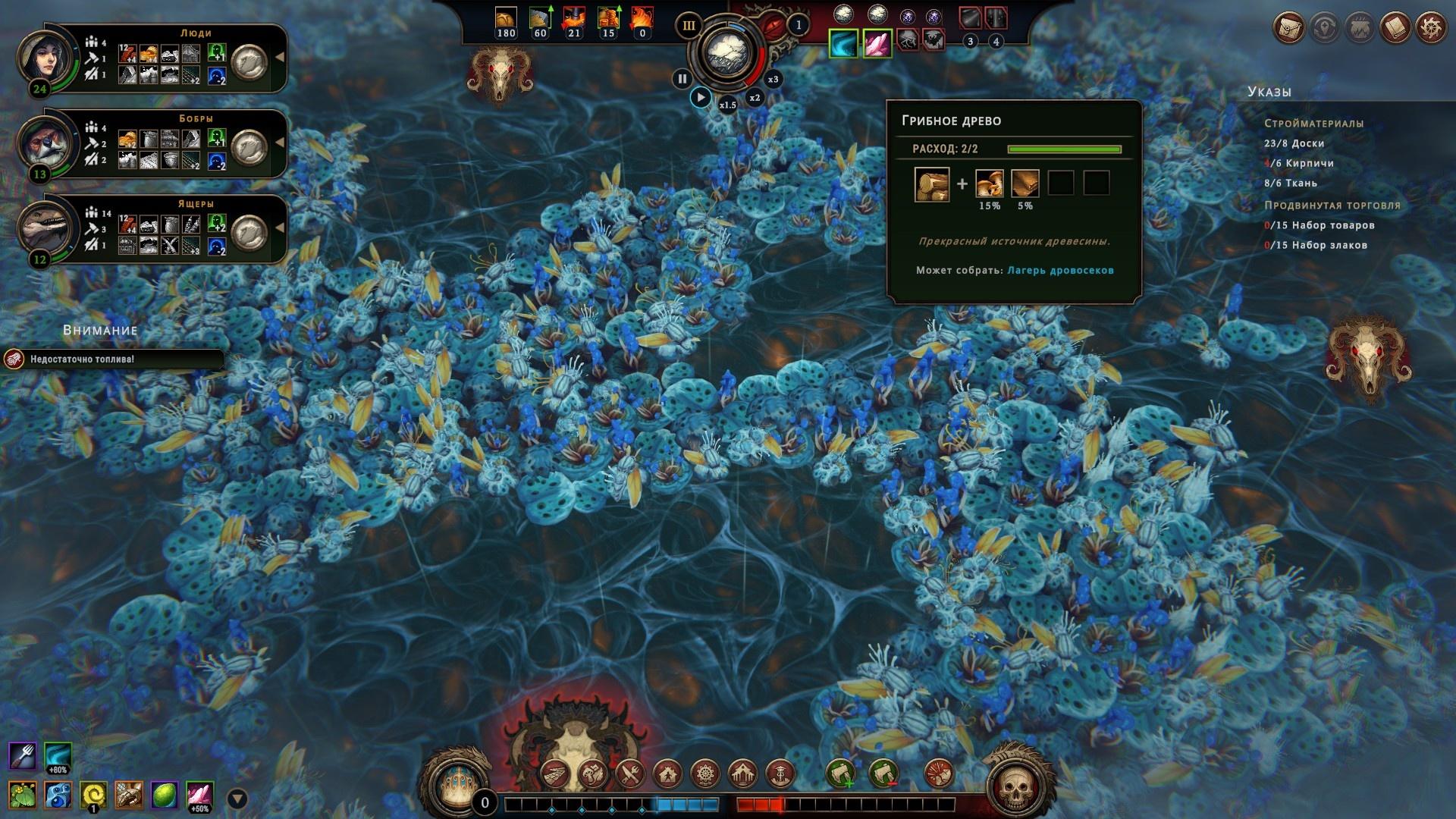Click the Лагерь дровосеков link in the tooltip

pyautogui.click(x=1060, y=270)
